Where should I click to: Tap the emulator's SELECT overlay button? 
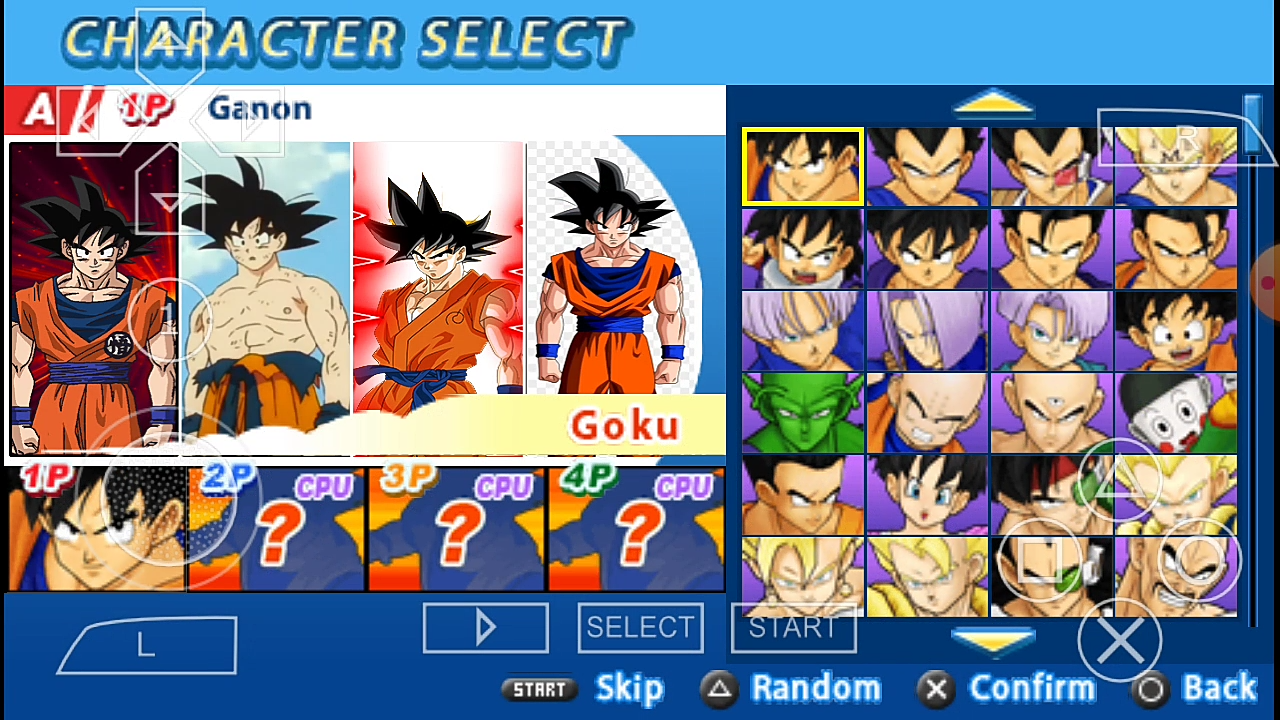[640, 628]
